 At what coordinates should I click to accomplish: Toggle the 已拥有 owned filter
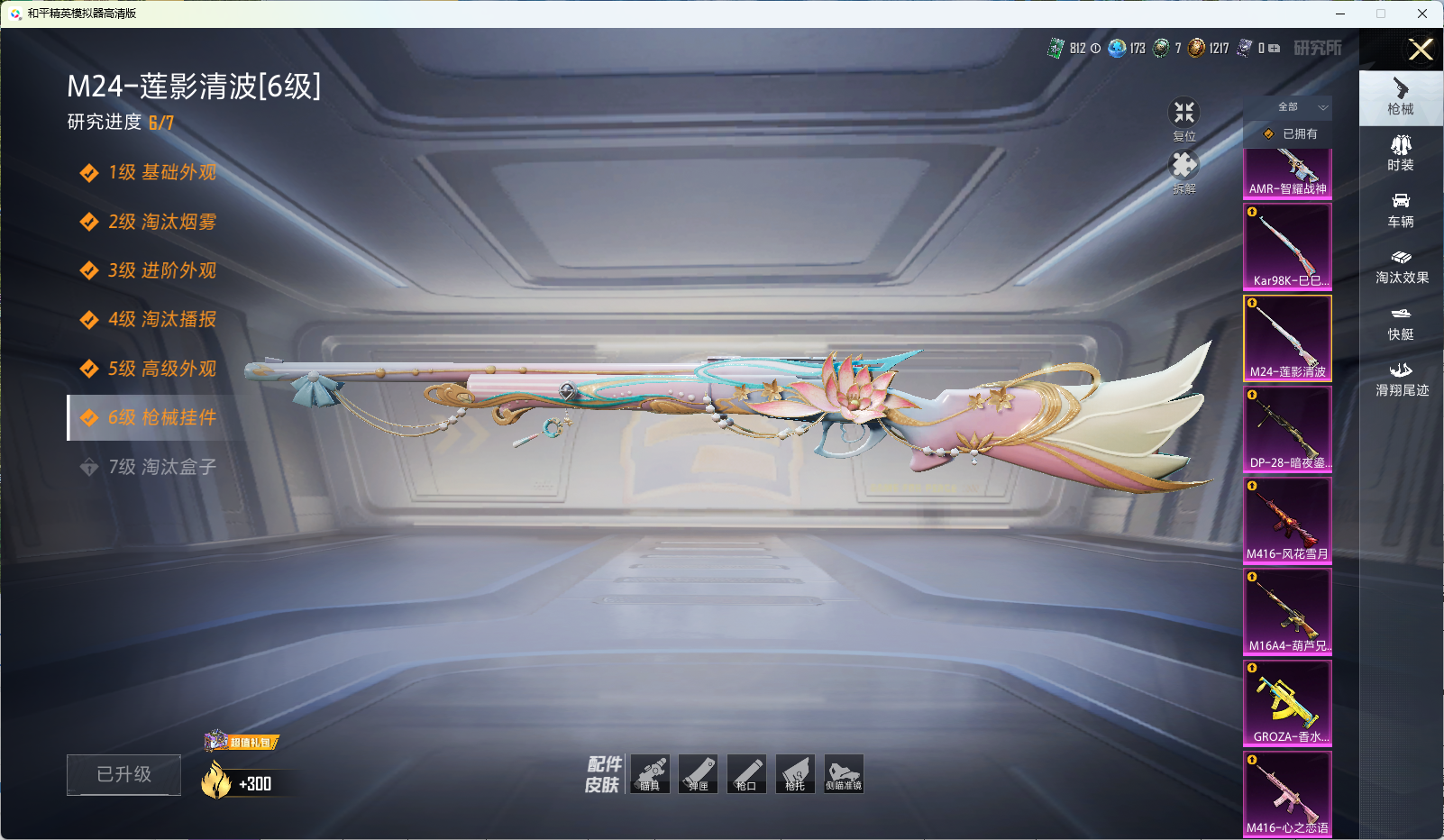pyautogui.click(x=1289, y=134)
